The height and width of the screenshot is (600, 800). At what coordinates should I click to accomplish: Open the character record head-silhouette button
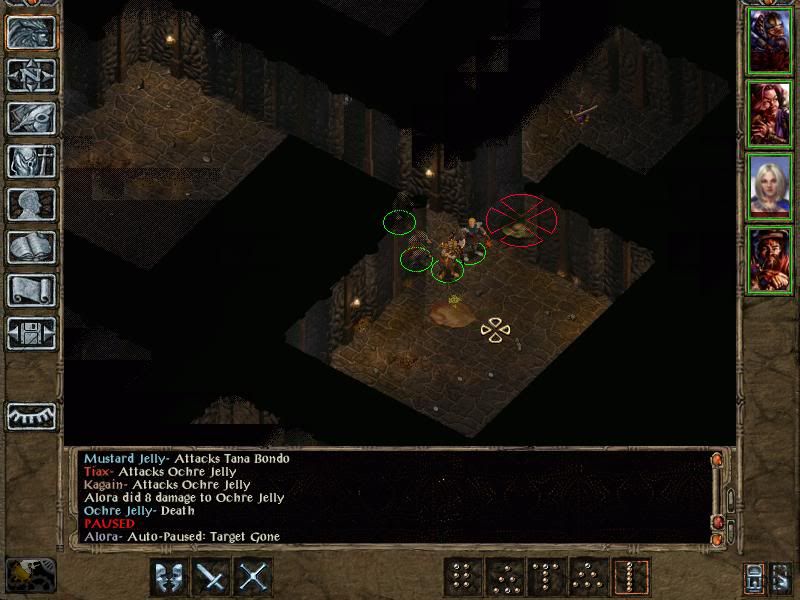tap(31, 204)
